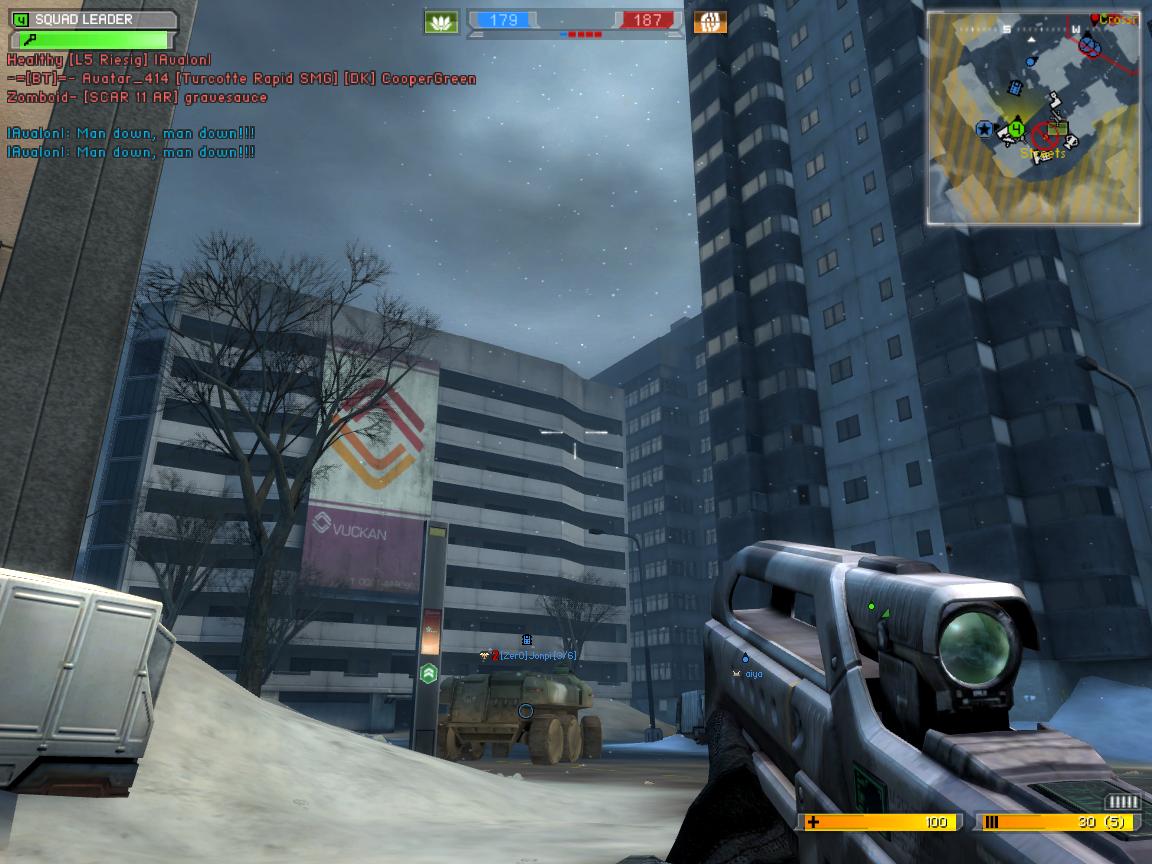
Task: Click the minimap in the corner
Action: [1033, 117]
